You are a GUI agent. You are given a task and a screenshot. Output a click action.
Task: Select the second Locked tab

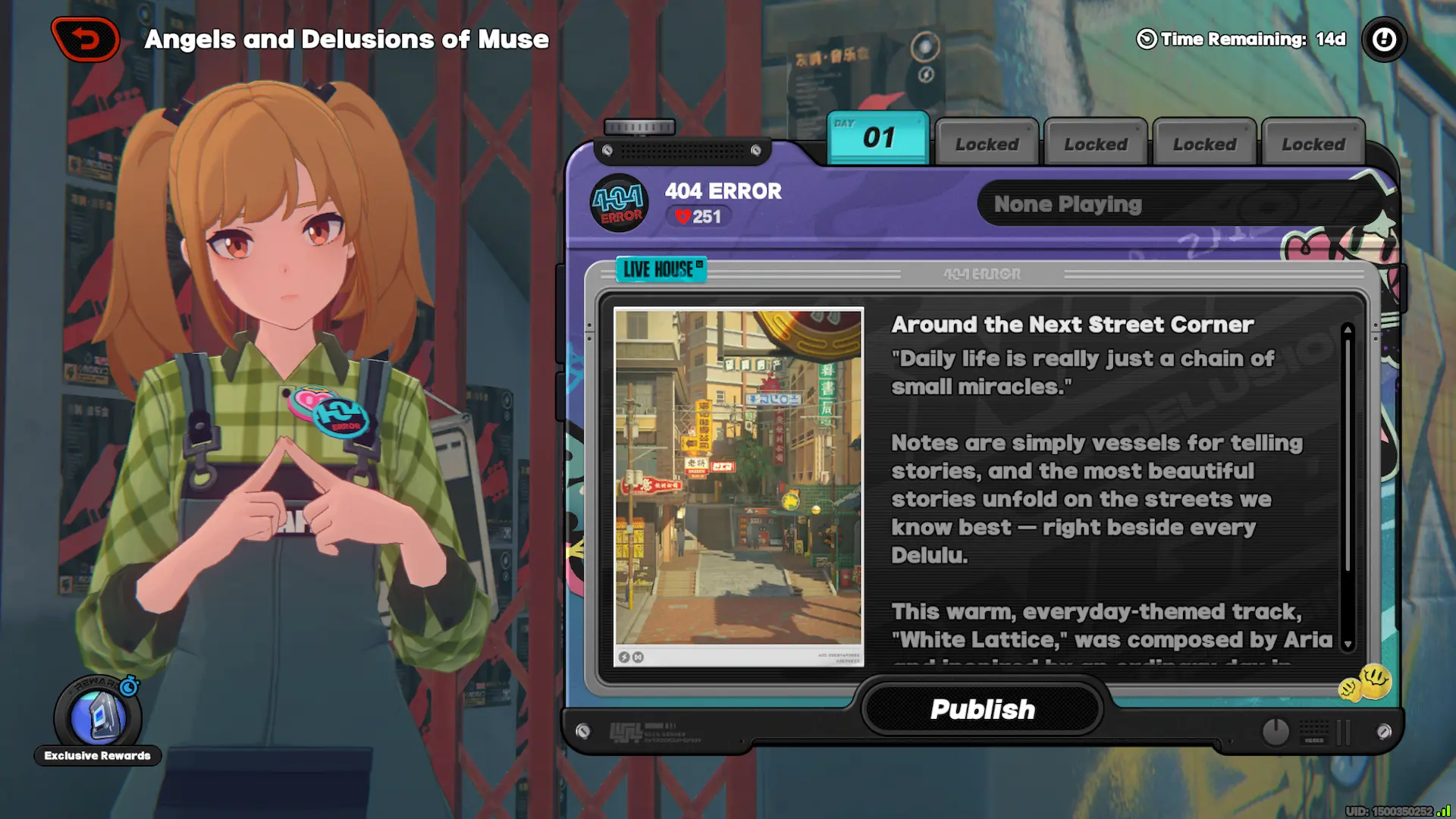(x=1095, y=143)
